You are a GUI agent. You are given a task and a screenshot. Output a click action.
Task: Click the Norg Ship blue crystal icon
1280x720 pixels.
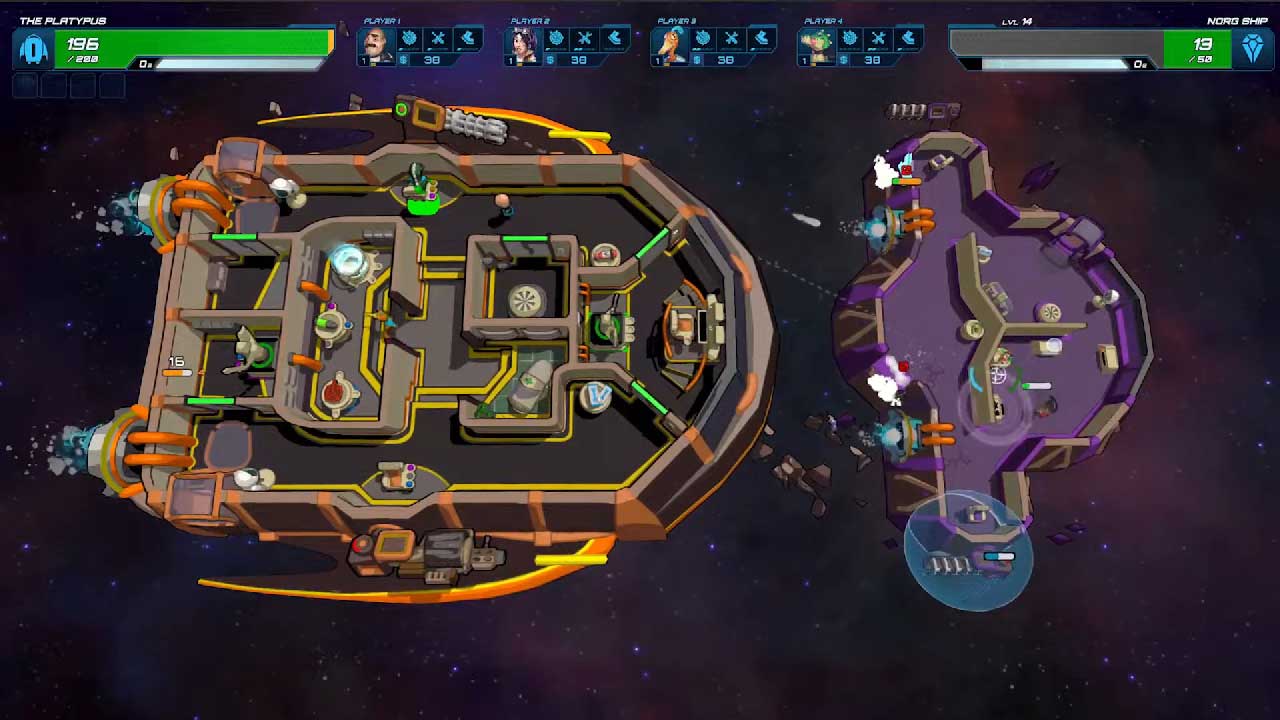pos(1252,48)
